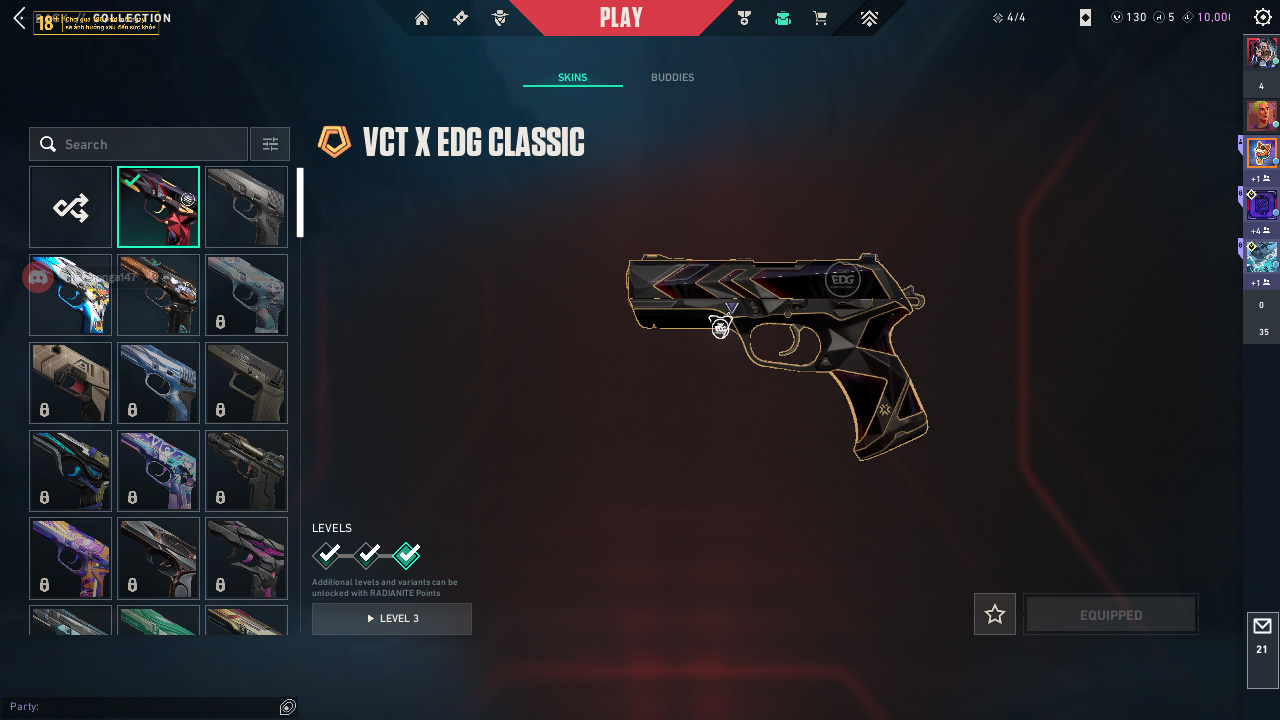Choose the random shuffle skin tile
Screen dimensions: 1280x720
click(70, 207)
